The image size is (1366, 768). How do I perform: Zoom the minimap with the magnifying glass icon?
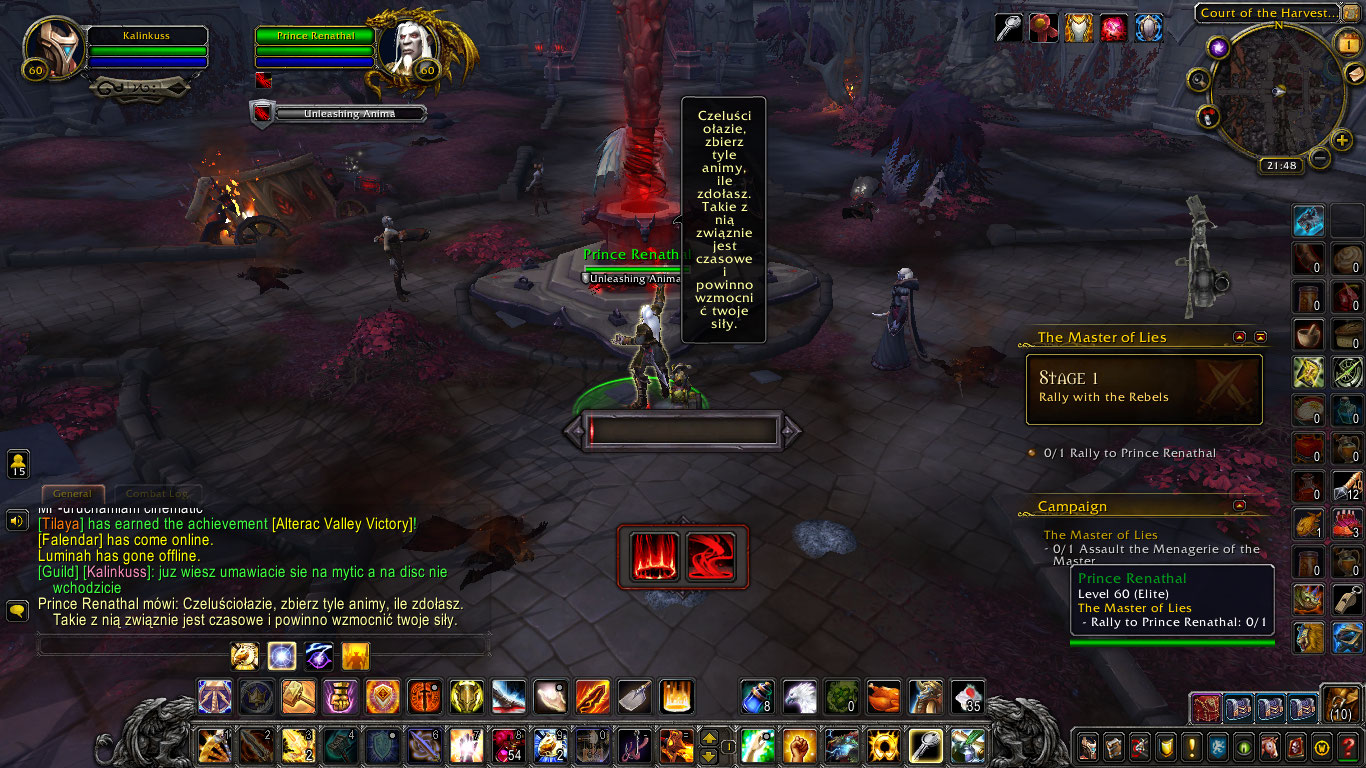pos(1199,77)
